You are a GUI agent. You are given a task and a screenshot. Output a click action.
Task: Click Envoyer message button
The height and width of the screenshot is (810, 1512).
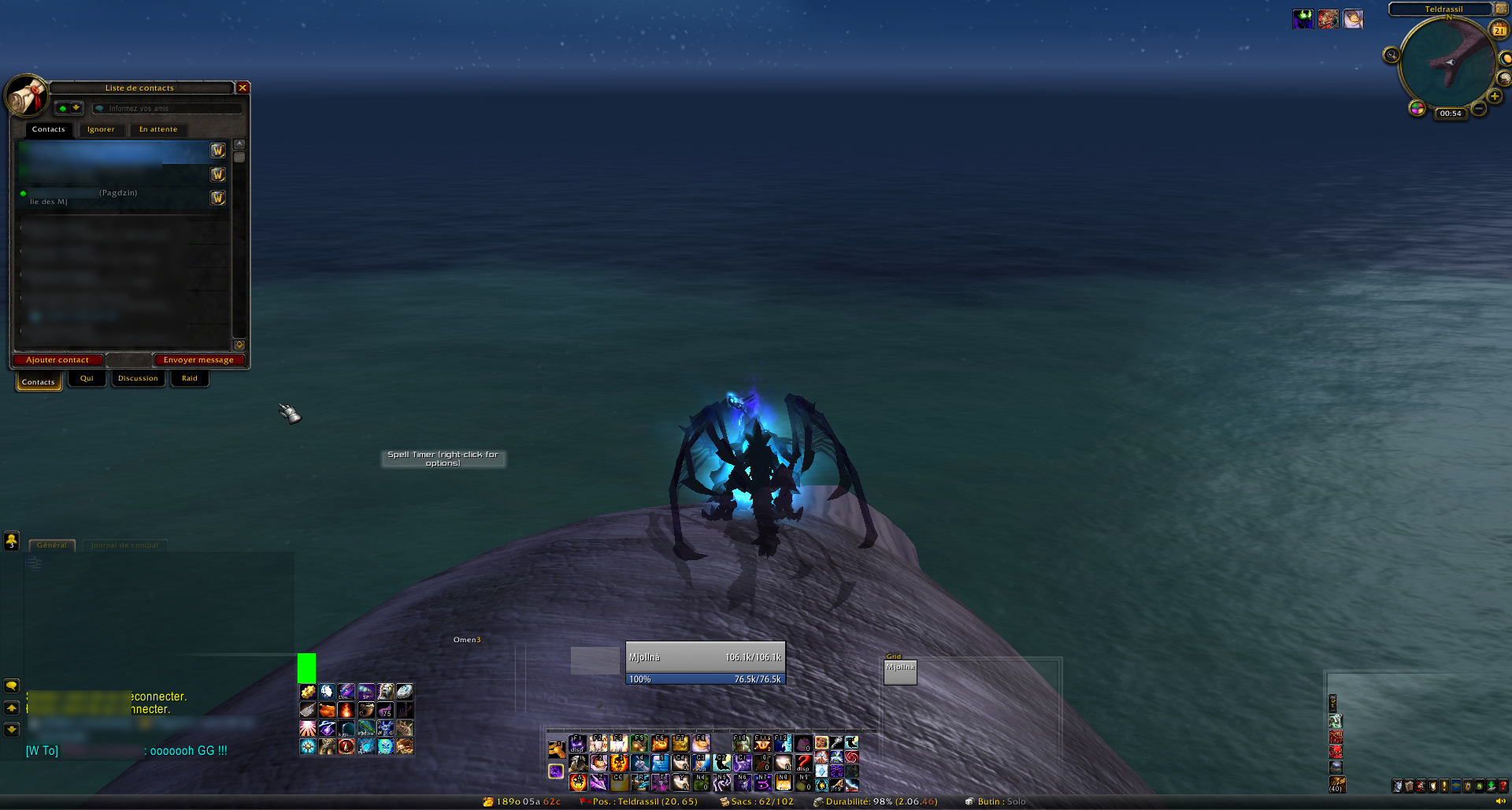198,360
